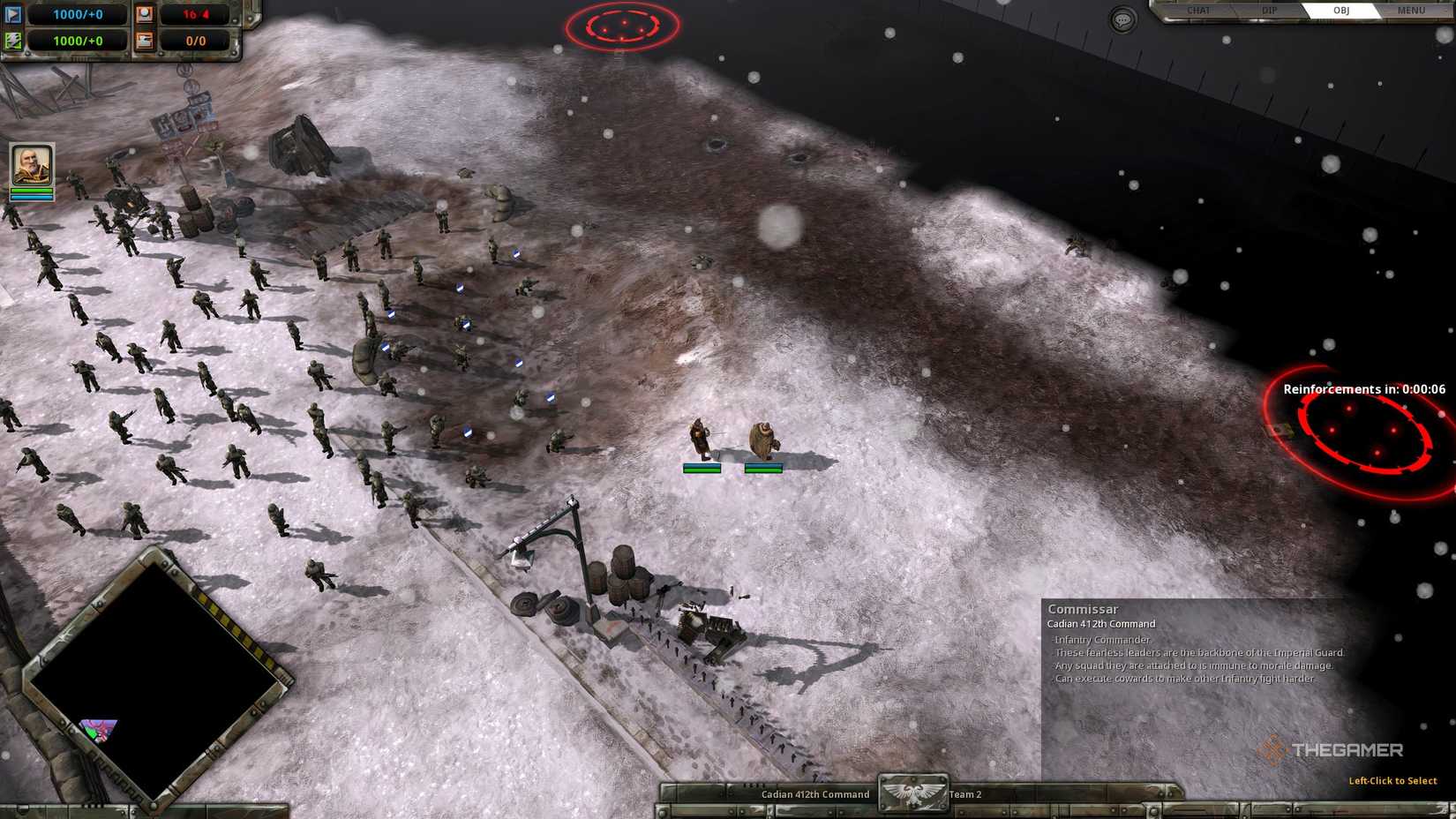Open the chat bubble icon near the top tabs
The image size is (1456, 819).
1122,19
